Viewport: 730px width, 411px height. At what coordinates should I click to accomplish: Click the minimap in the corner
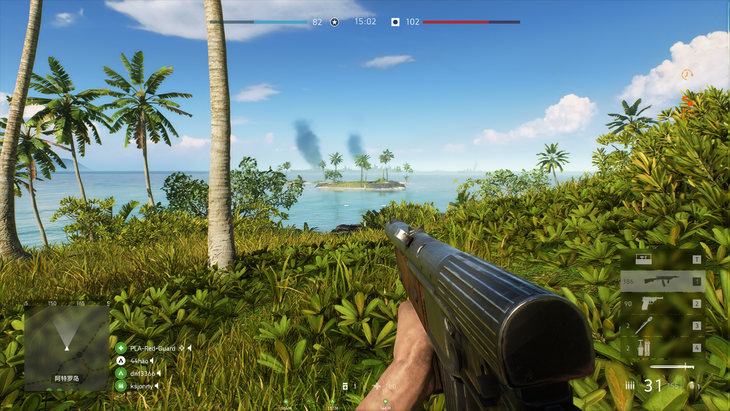click(66, 347)
